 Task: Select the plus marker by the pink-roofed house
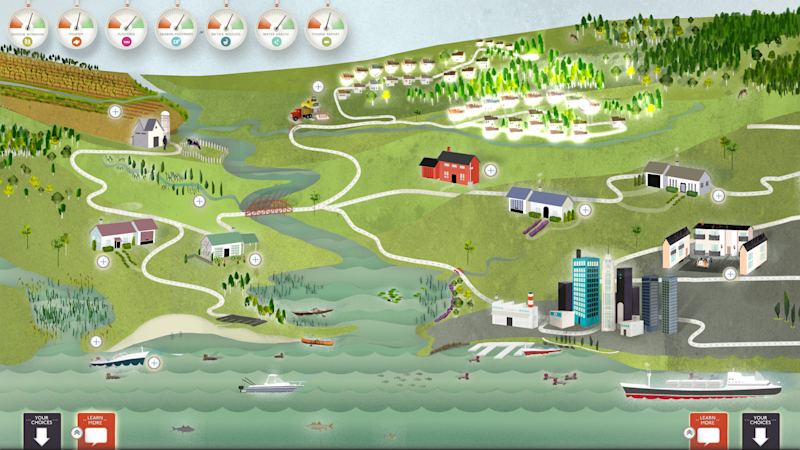(x=102, y=261)
